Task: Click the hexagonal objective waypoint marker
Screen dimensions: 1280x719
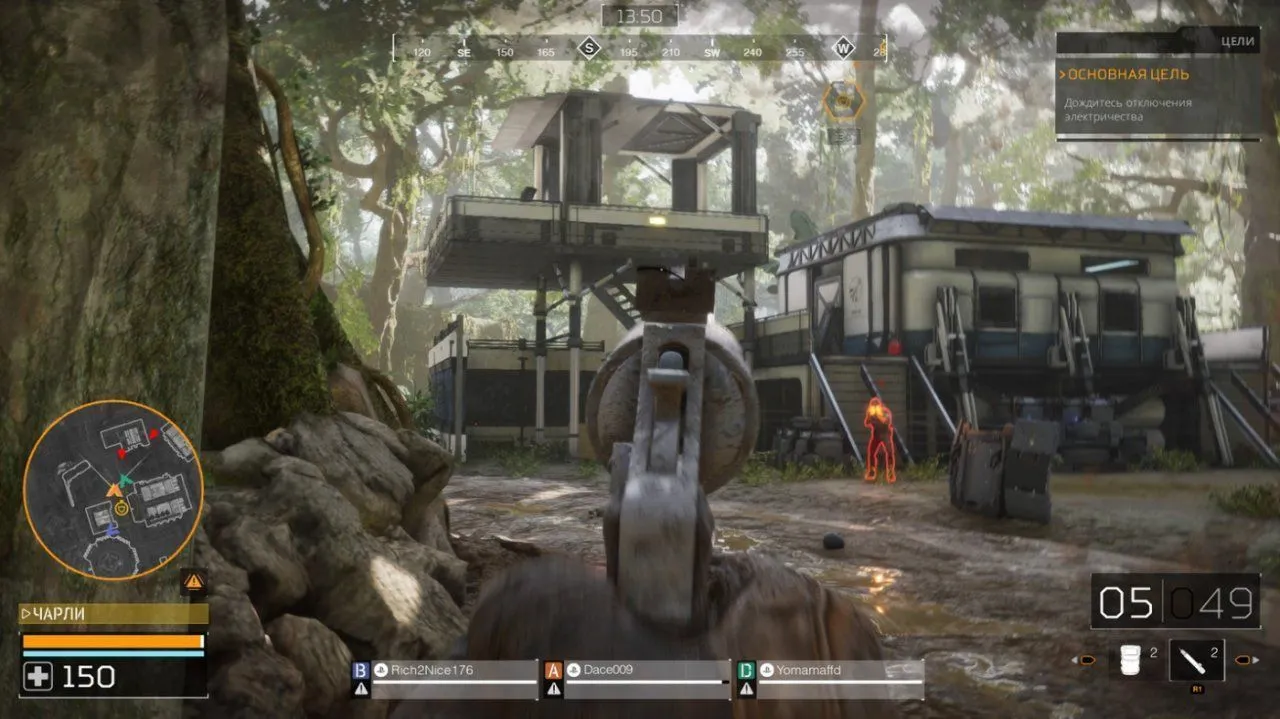Action: tap(844, 99)
